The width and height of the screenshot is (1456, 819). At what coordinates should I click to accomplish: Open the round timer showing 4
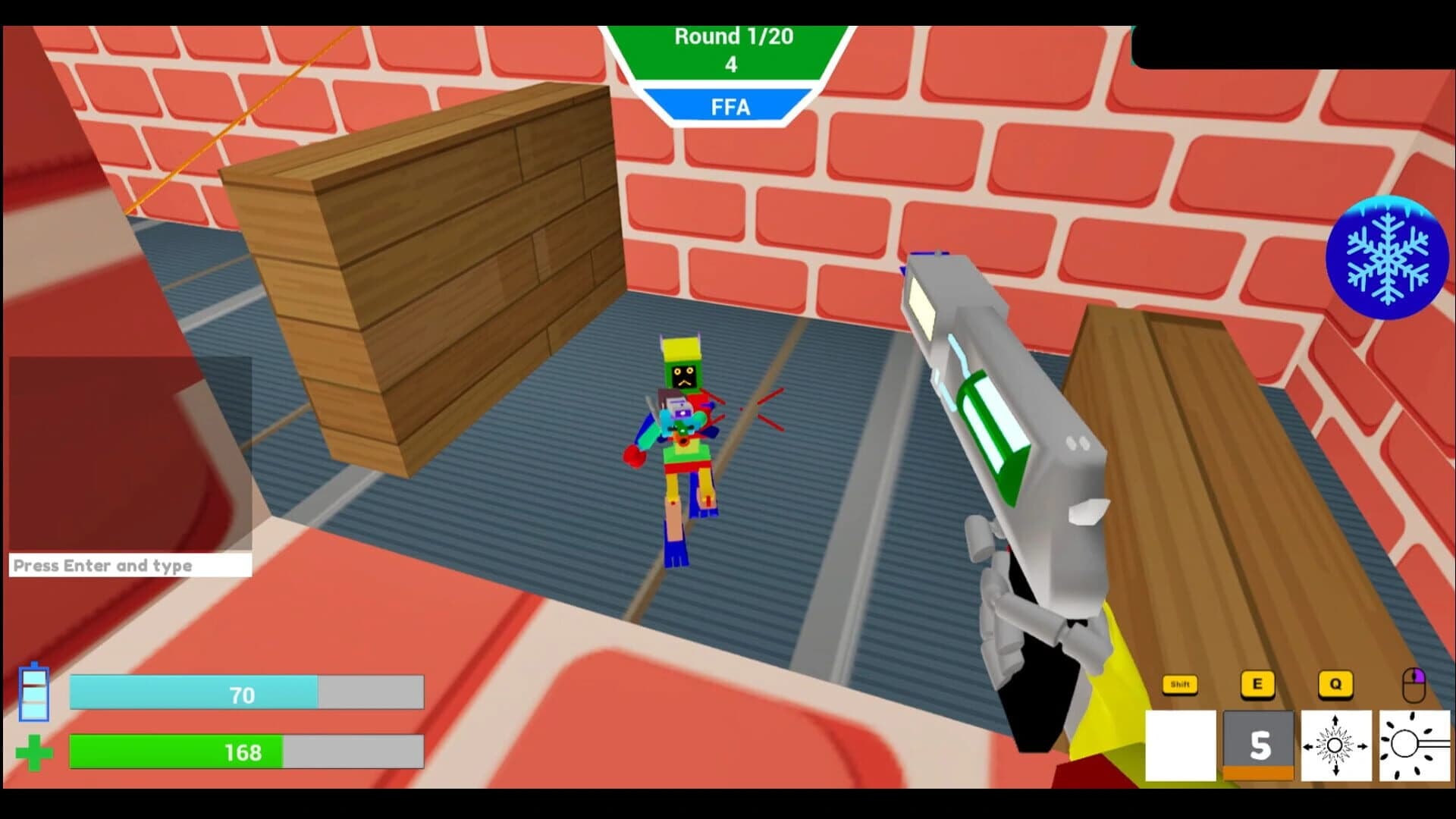730,66
